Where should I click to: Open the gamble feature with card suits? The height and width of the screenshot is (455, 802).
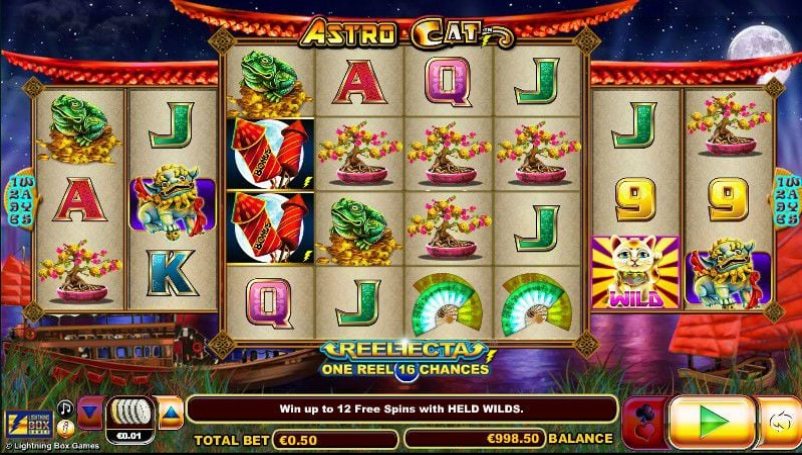(643, 421)
